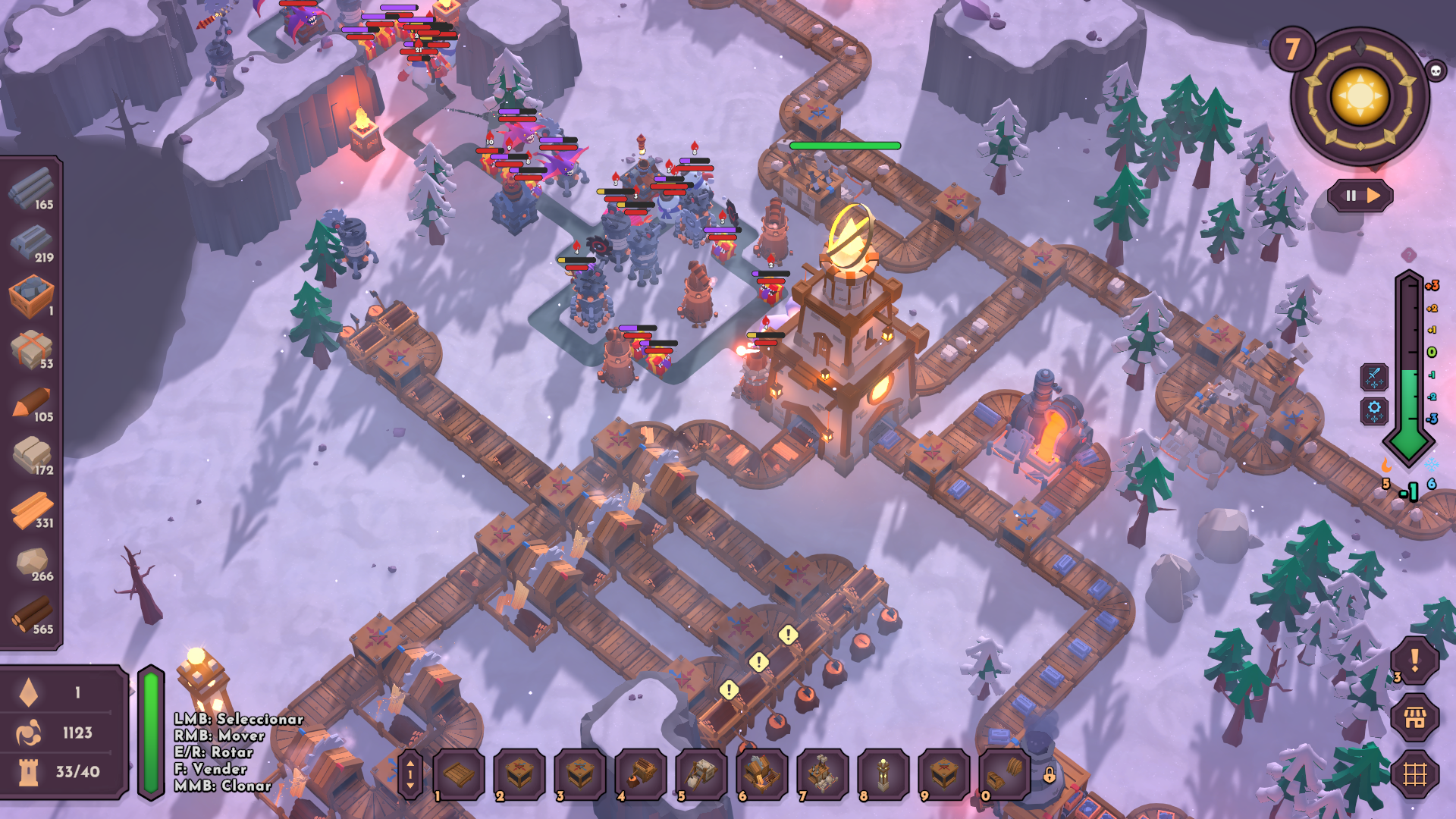Select the wooden platform in hotbar slot 1
The height and width of the screenshot is (819, 1456).
click(459, 774)
